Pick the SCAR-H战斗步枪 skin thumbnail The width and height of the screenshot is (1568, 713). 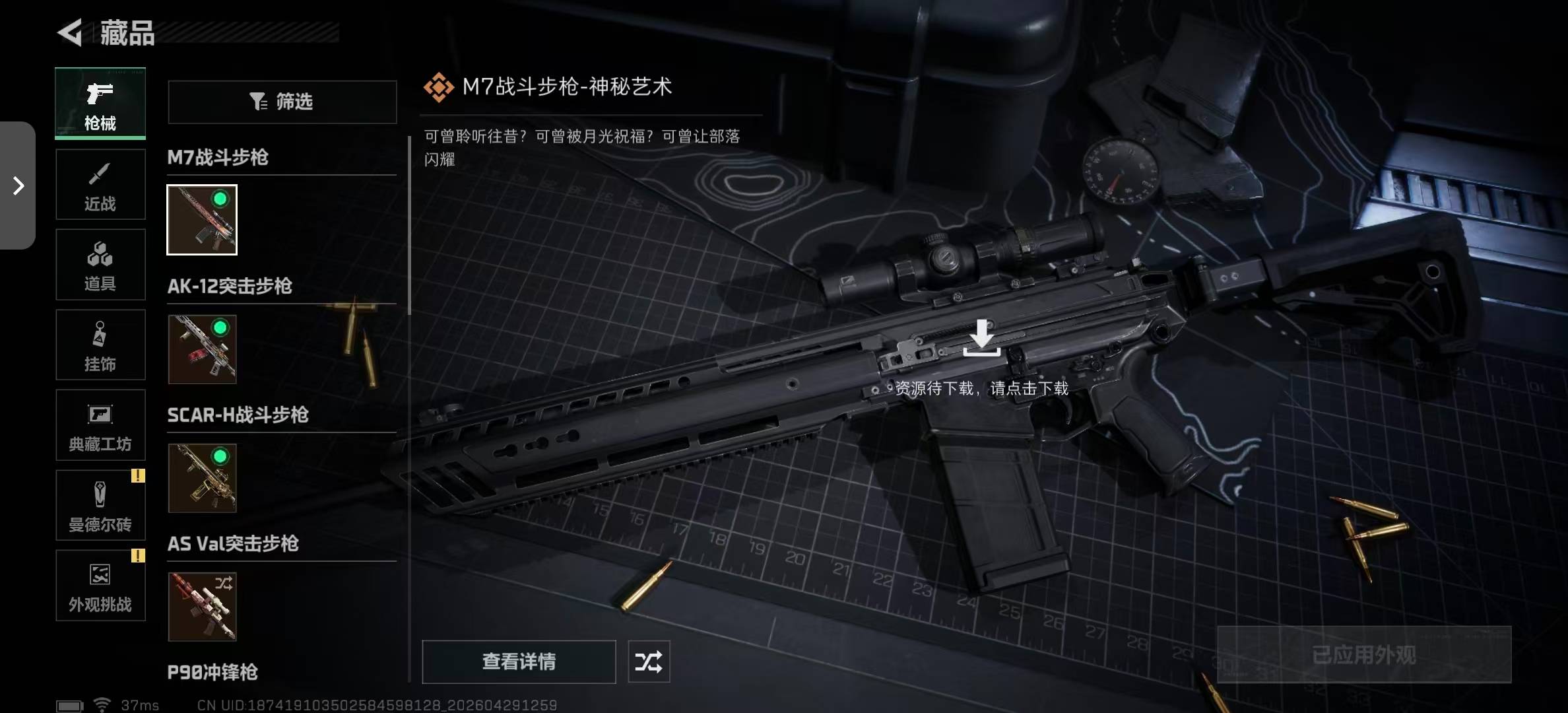coord(202,477)
